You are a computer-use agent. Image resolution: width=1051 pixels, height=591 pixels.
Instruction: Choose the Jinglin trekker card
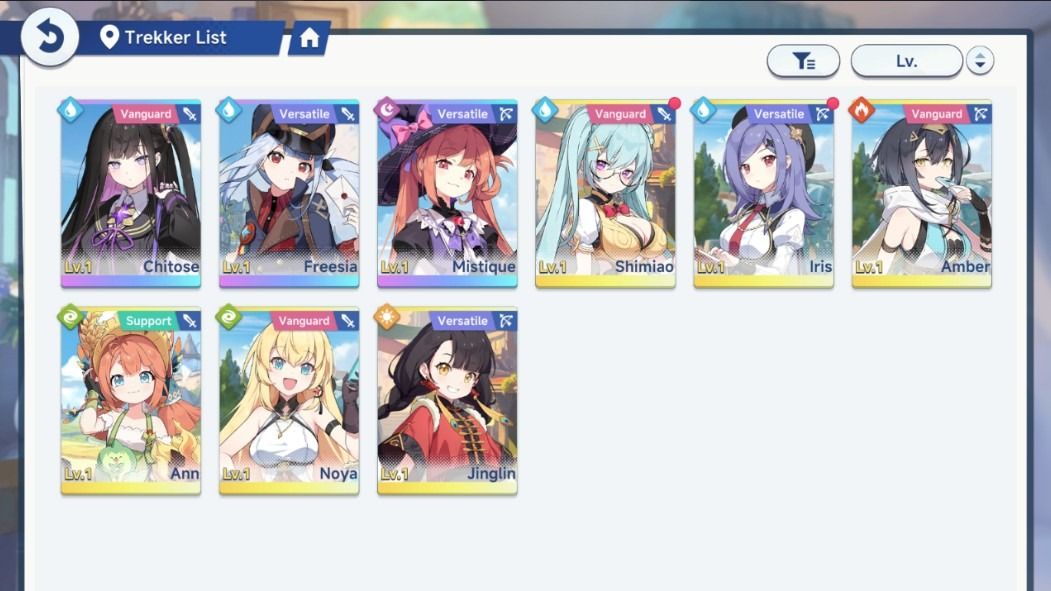(x=447, y=400)
